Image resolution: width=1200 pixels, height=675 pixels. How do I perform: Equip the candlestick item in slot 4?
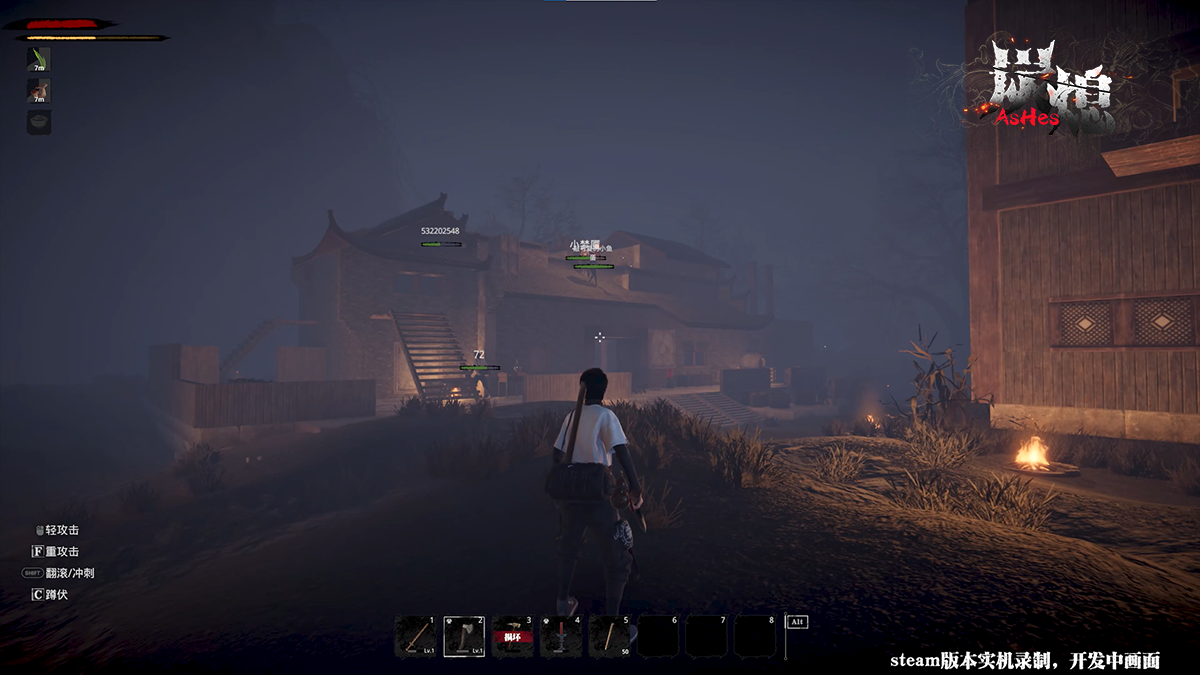(x=561, y=636)
